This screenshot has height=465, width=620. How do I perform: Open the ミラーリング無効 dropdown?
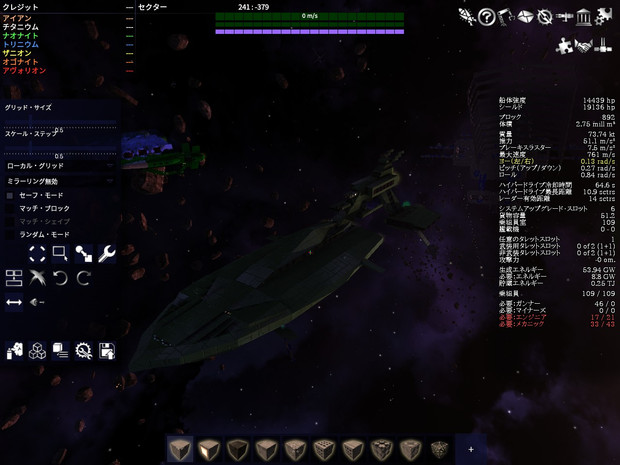click(x=60, y=182)
